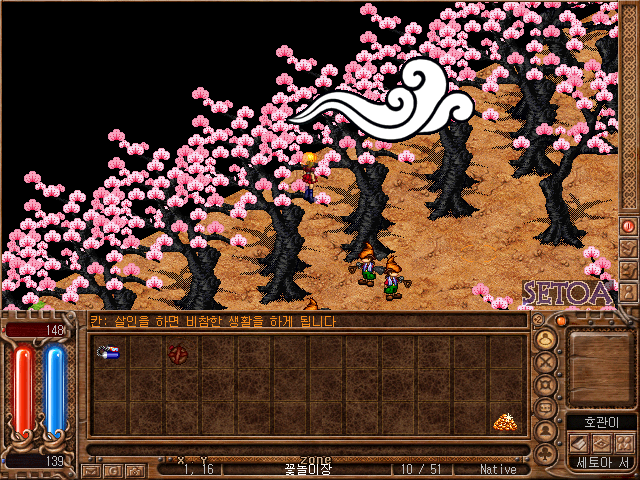Click the diamond icon under the name 호관이
The width and height of the screenshot is (640, 480).
point(601,442)
